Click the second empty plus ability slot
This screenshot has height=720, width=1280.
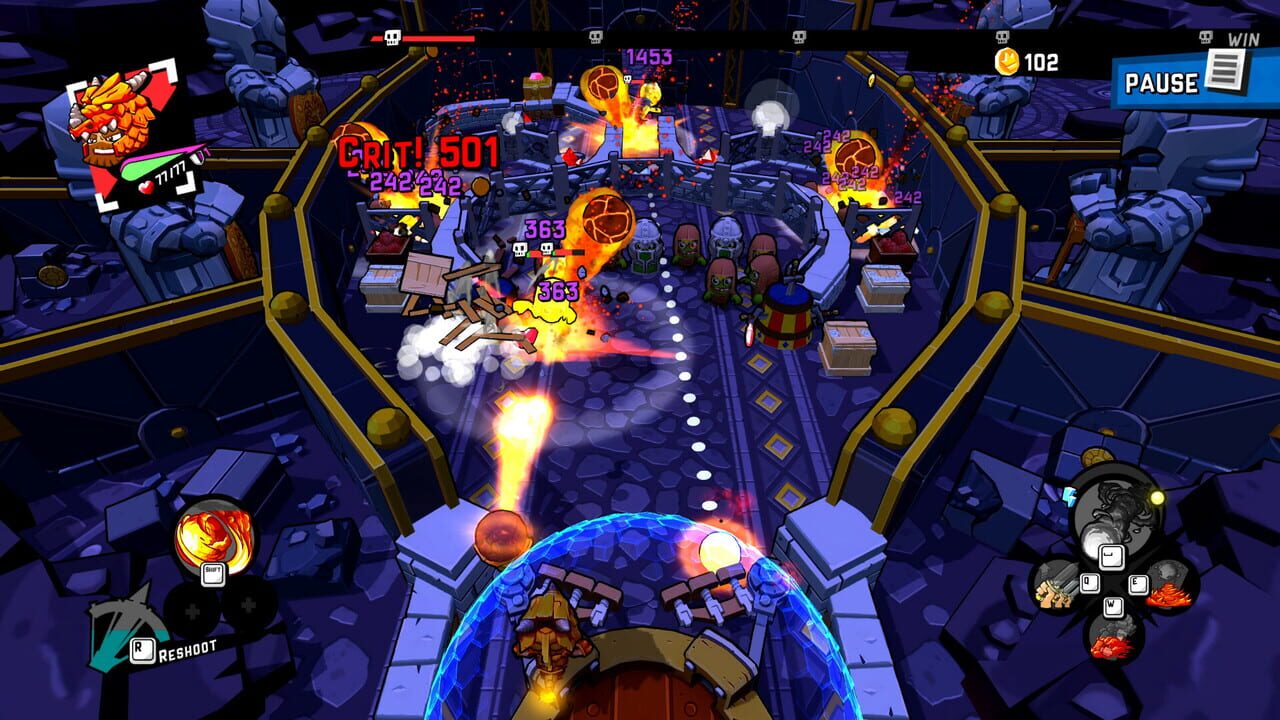[247, 605]
